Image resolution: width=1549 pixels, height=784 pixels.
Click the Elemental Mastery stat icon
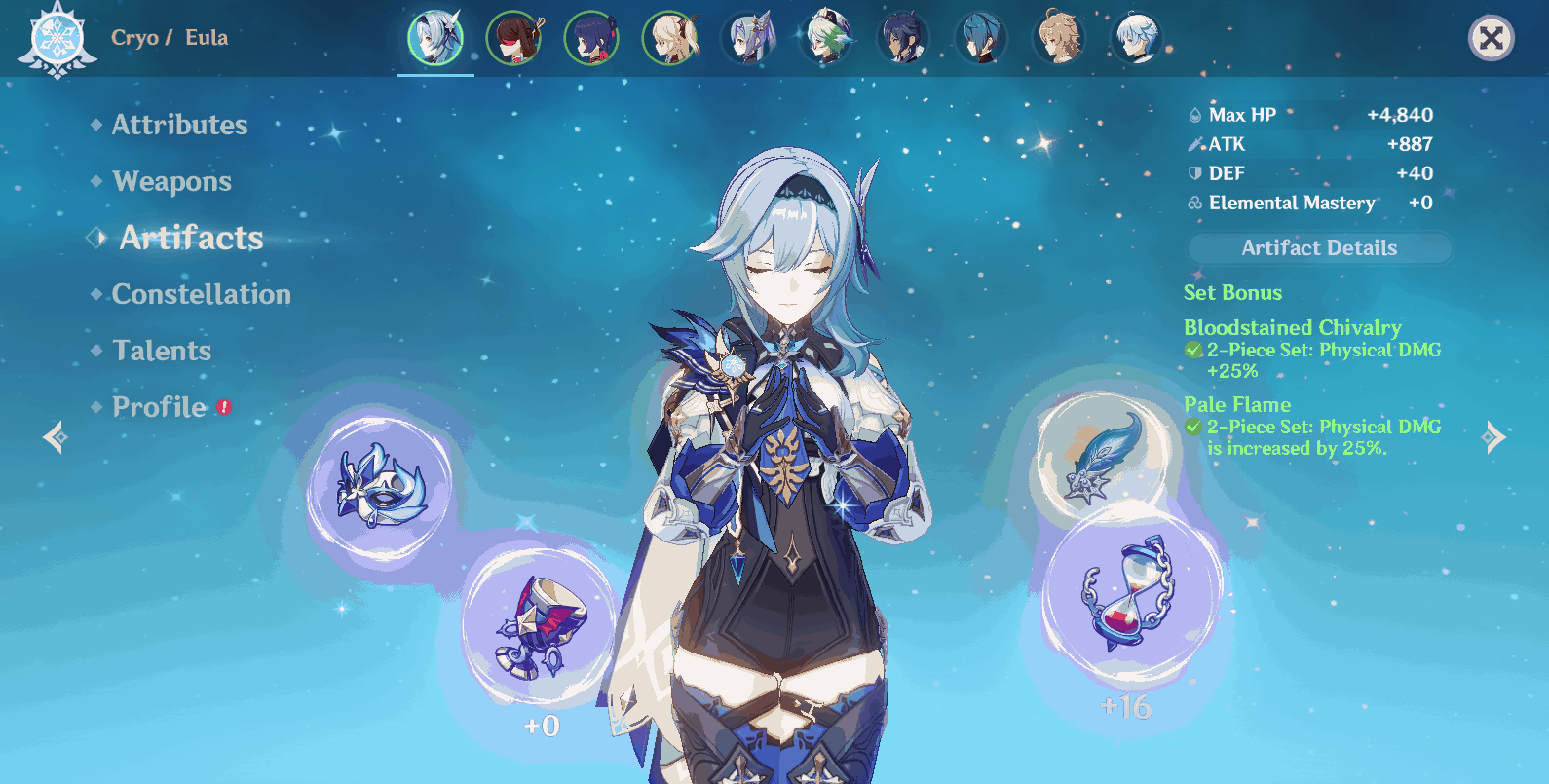[1193, 203]
